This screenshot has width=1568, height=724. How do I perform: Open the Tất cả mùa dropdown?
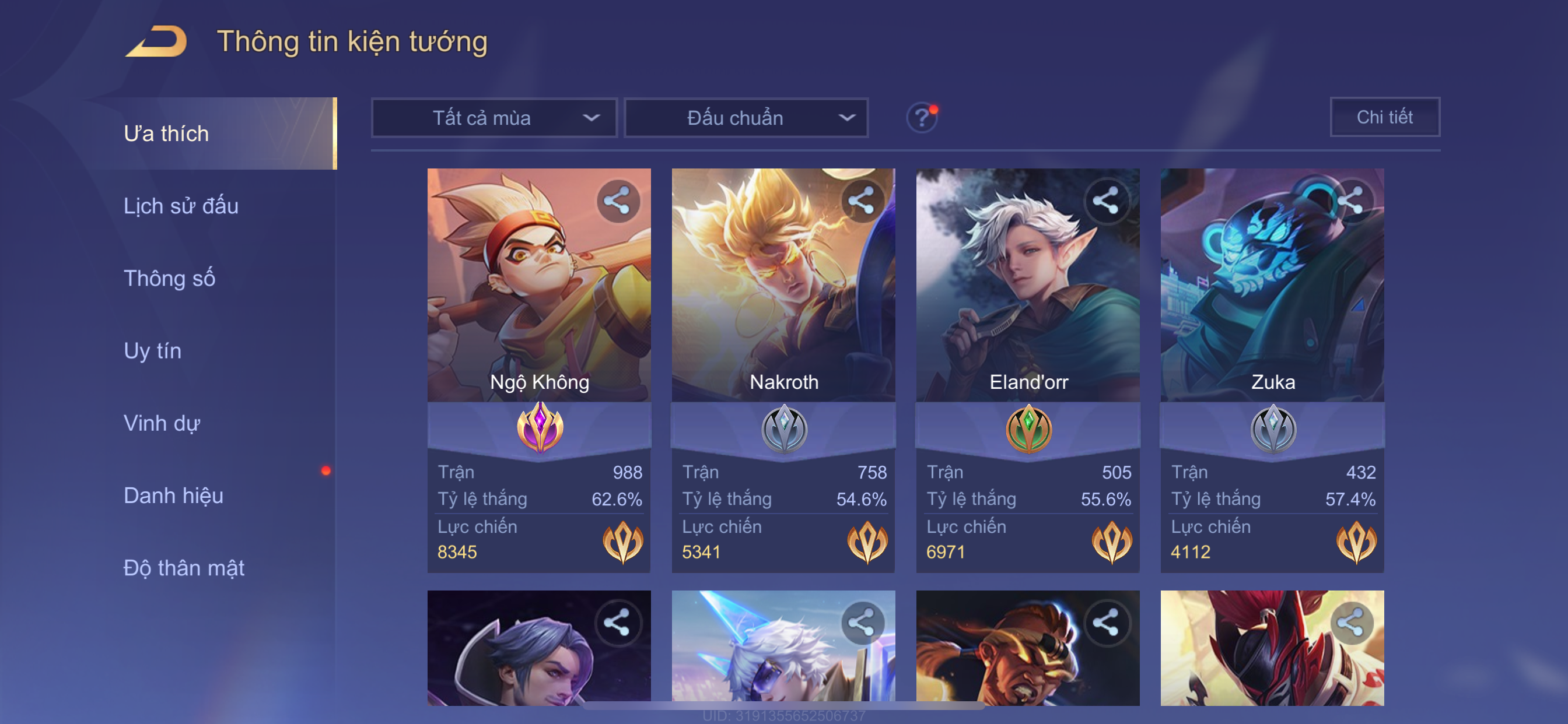pyautogui.click(x=494, y=118)
